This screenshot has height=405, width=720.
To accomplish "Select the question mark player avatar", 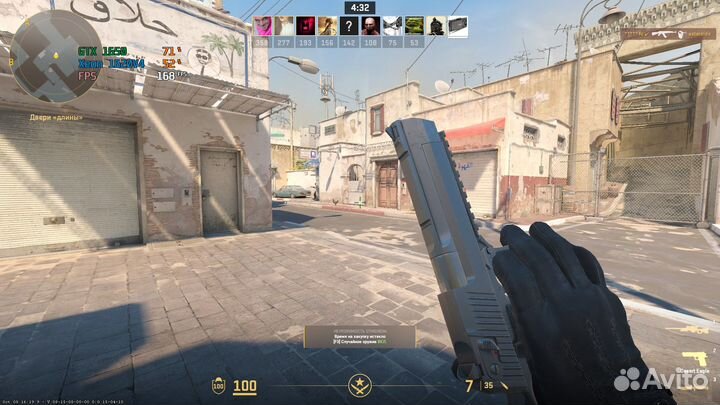I will click(349, 27).
